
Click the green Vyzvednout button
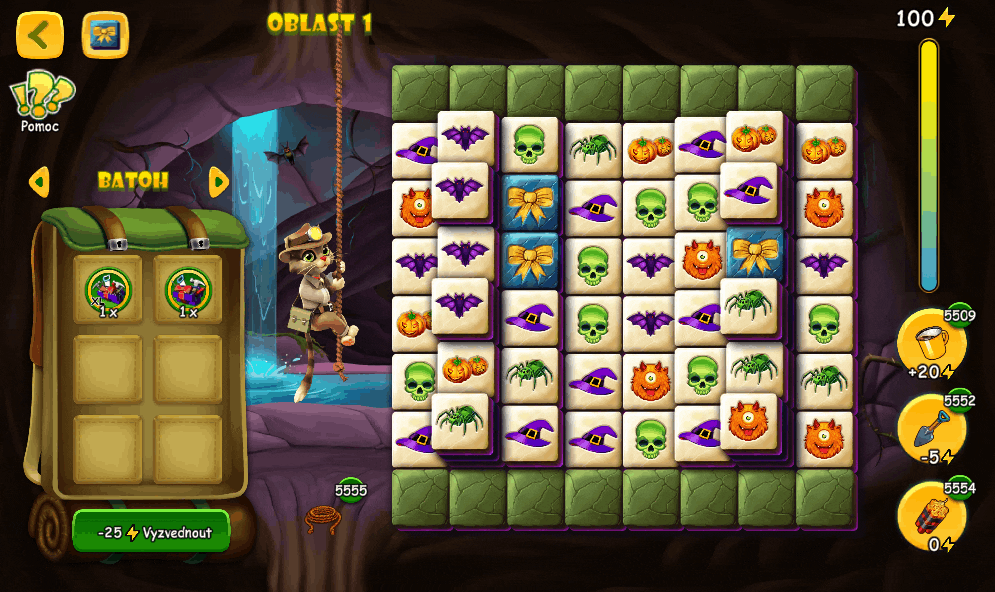point(152,532)
